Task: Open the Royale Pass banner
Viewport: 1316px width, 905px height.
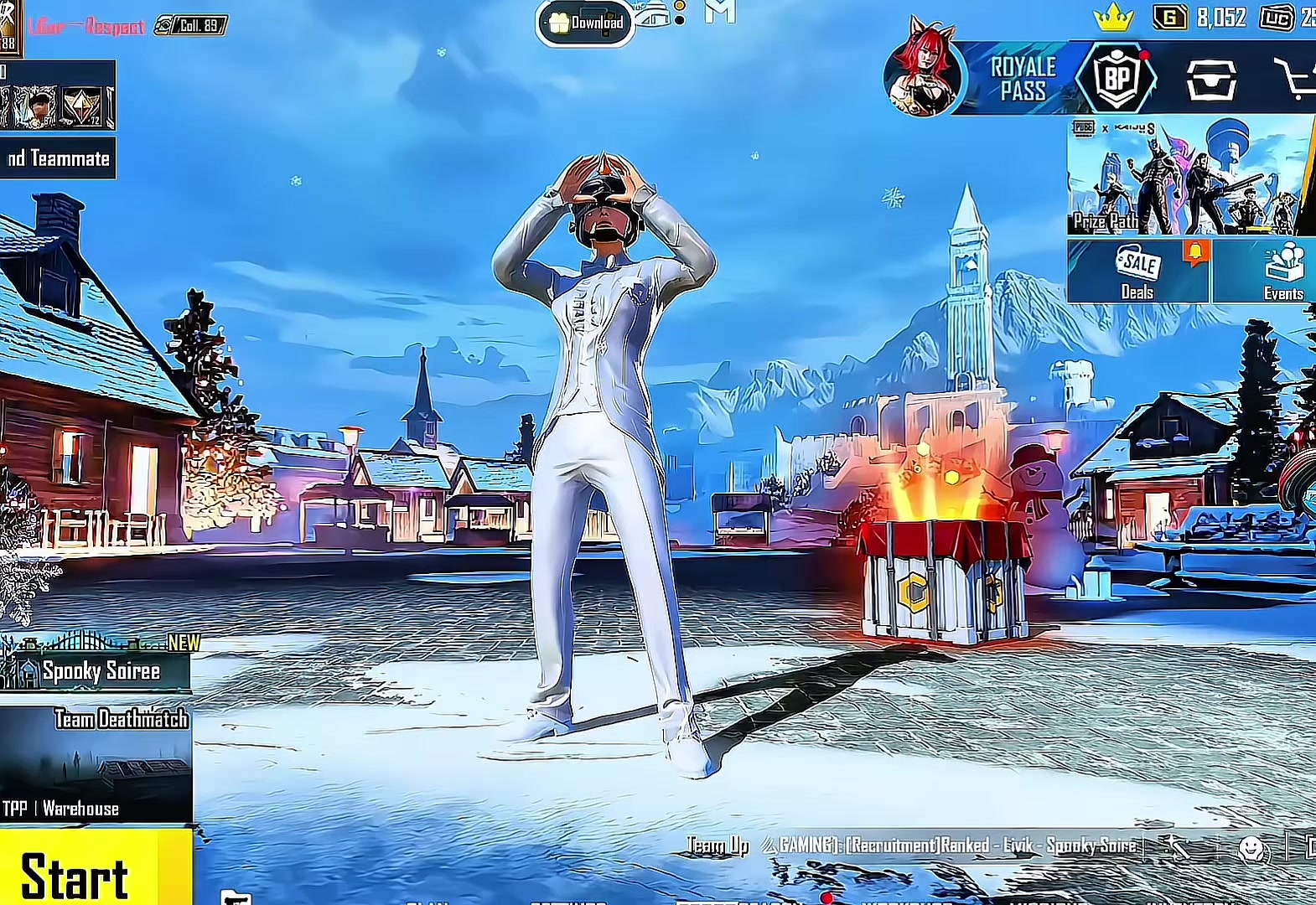Action: 1023,80
